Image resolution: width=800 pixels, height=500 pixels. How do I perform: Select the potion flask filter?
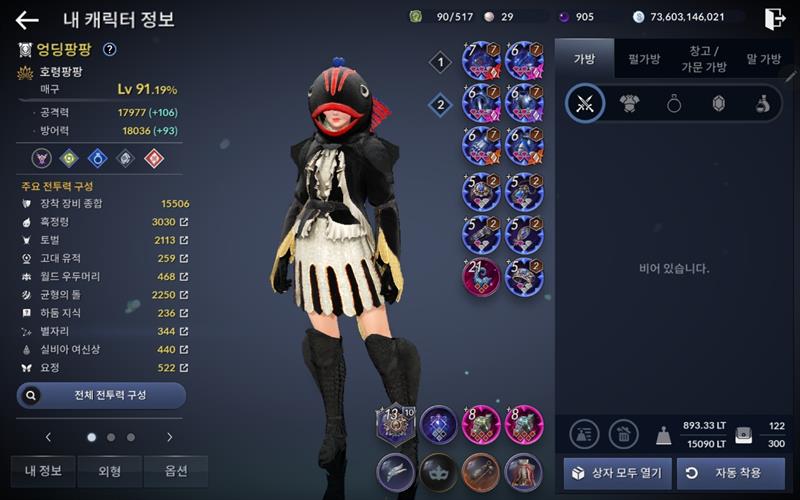click(x=762, y=104)
